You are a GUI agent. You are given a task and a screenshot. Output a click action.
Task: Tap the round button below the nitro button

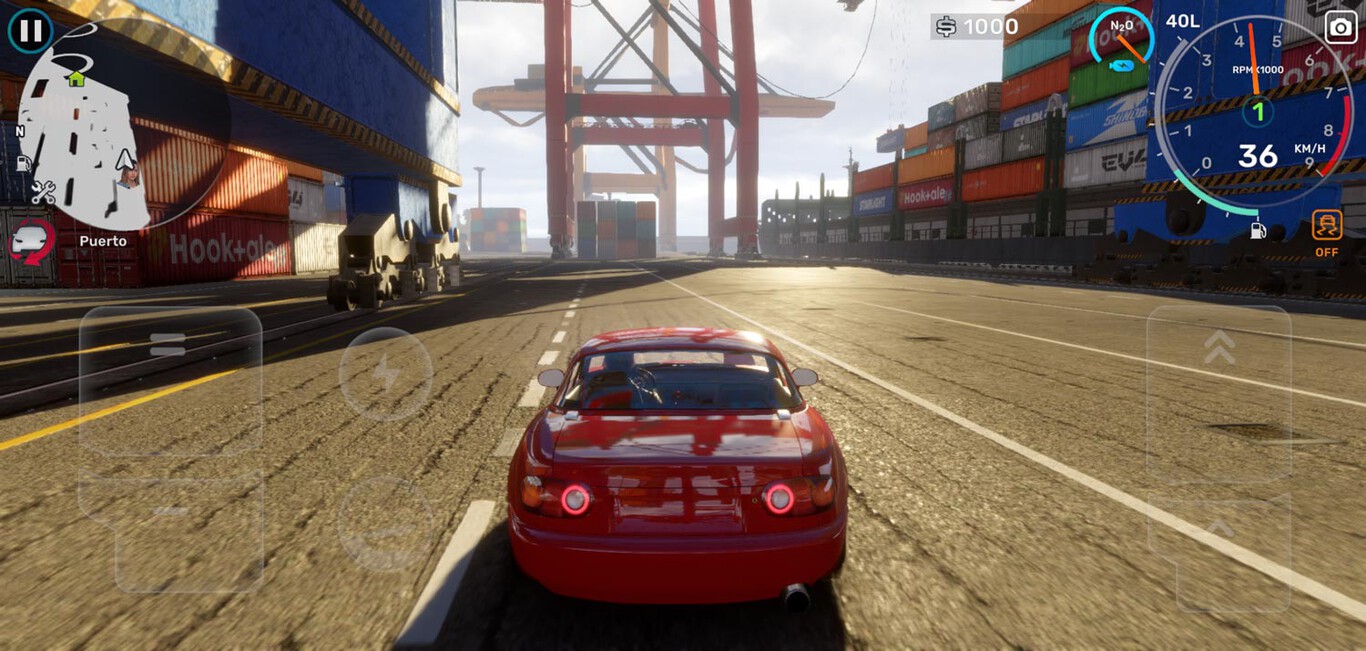(385, 524)
